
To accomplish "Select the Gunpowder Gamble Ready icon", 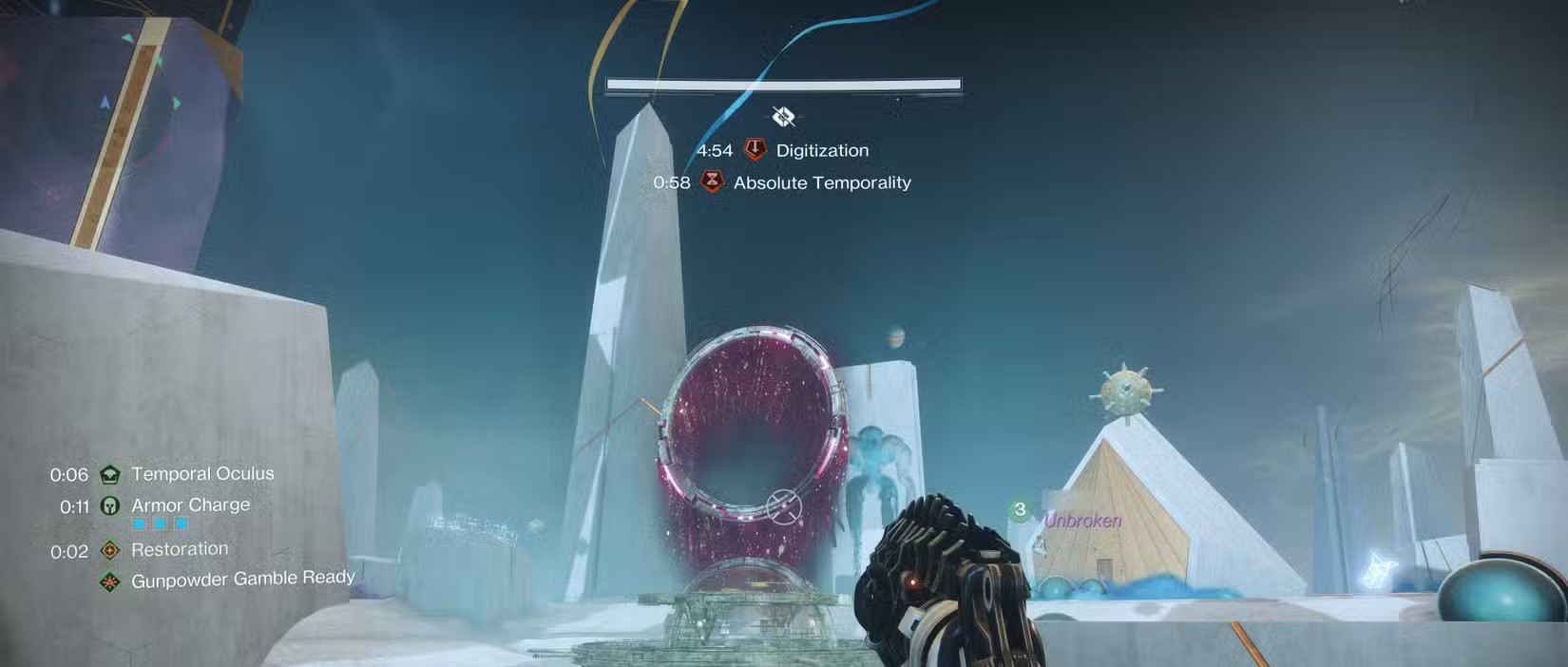I will point(110,581).
